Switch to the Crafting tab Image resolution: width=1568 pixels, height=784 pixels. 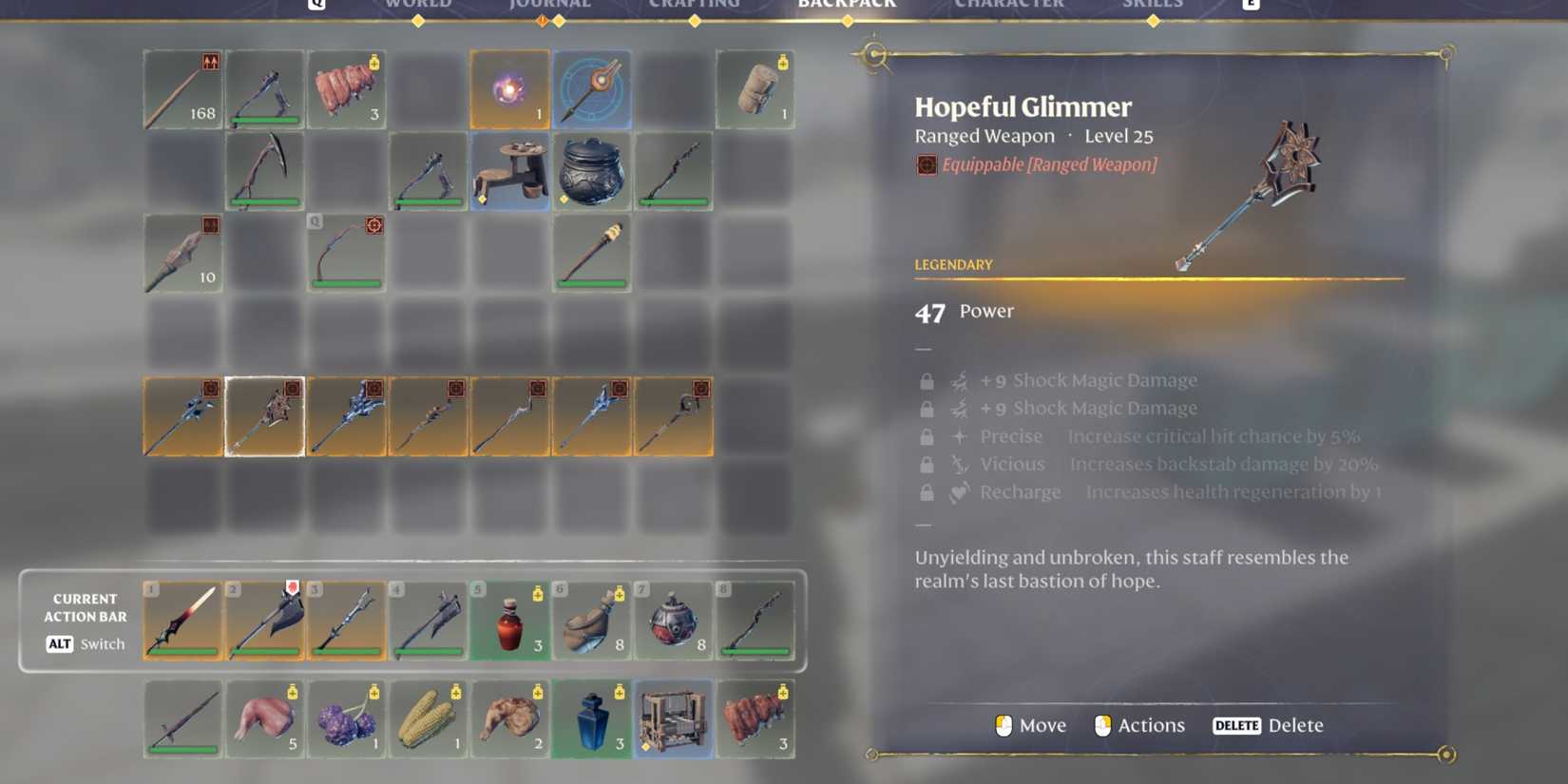(695, 6)
